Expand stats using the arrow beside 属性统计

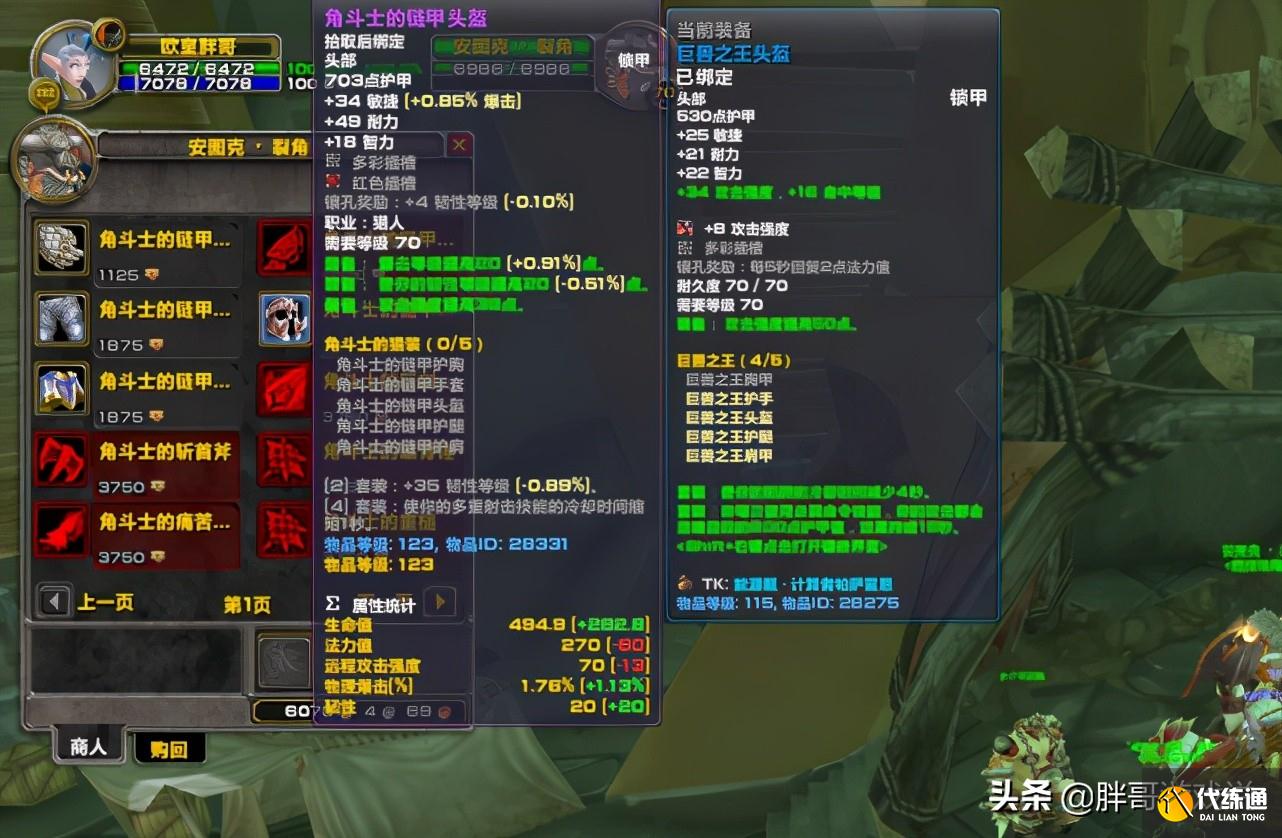[x=440, y=602]
